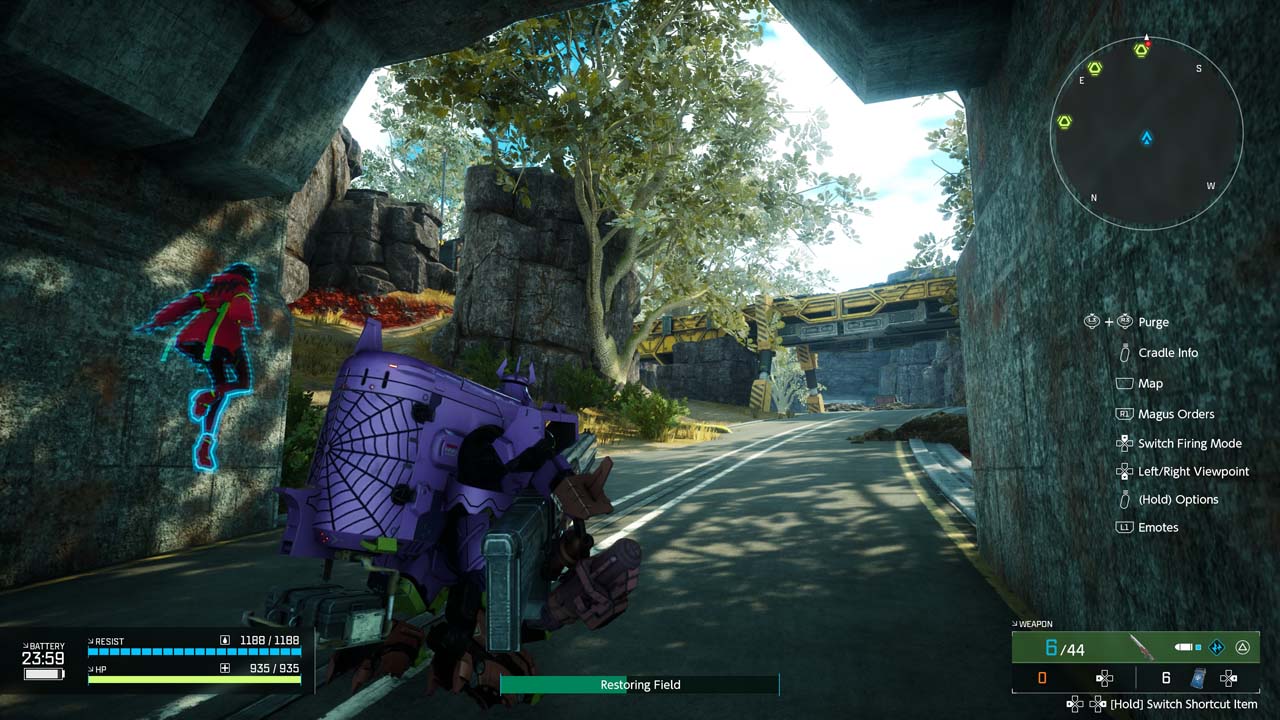1280x720 pixels.
Task: Select the Left/Right Viewpoint entry
Action: coord(1193,471)
